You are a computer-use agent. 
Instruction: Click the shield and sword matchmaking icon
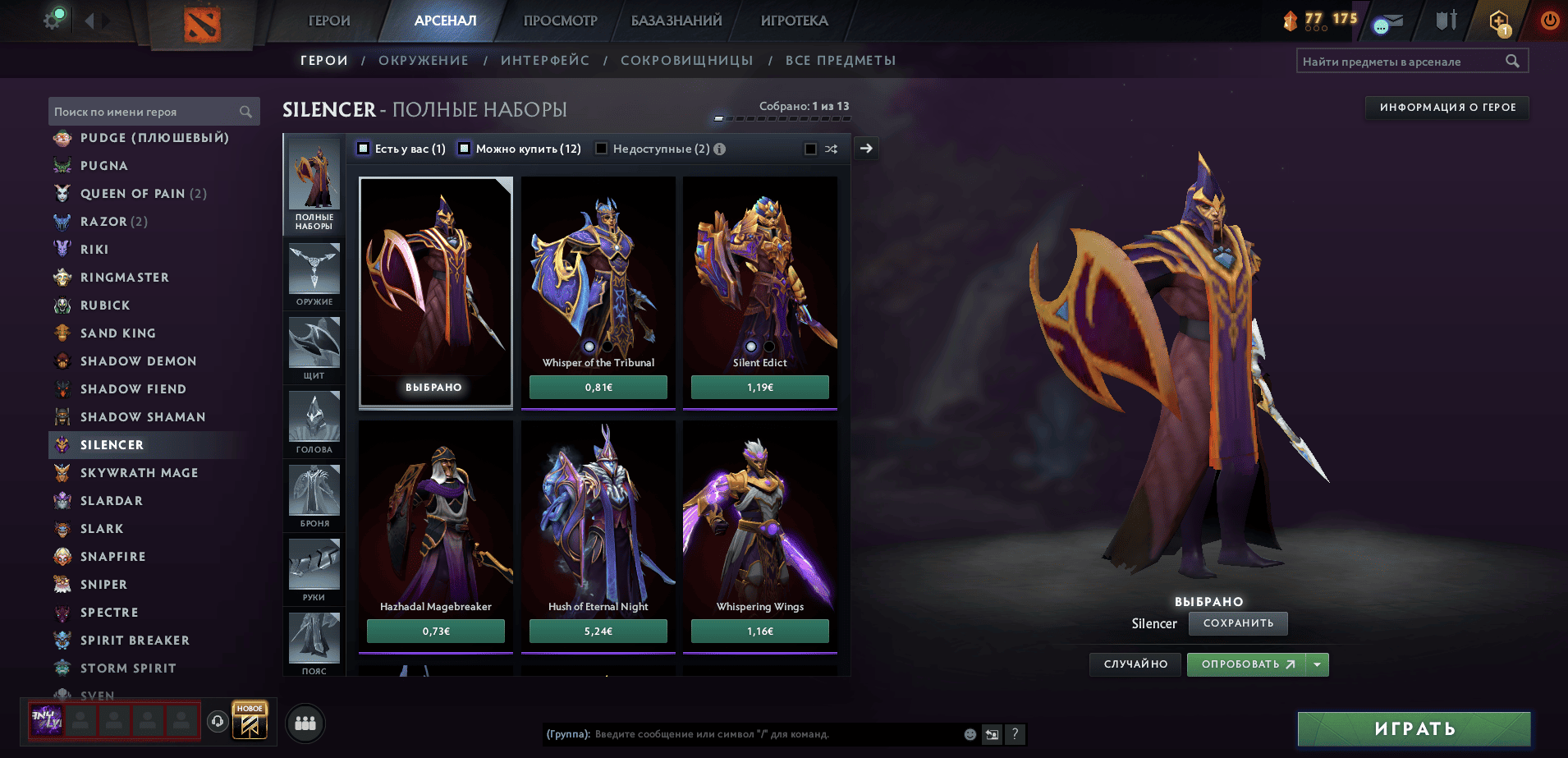[x=1443, y=21]
